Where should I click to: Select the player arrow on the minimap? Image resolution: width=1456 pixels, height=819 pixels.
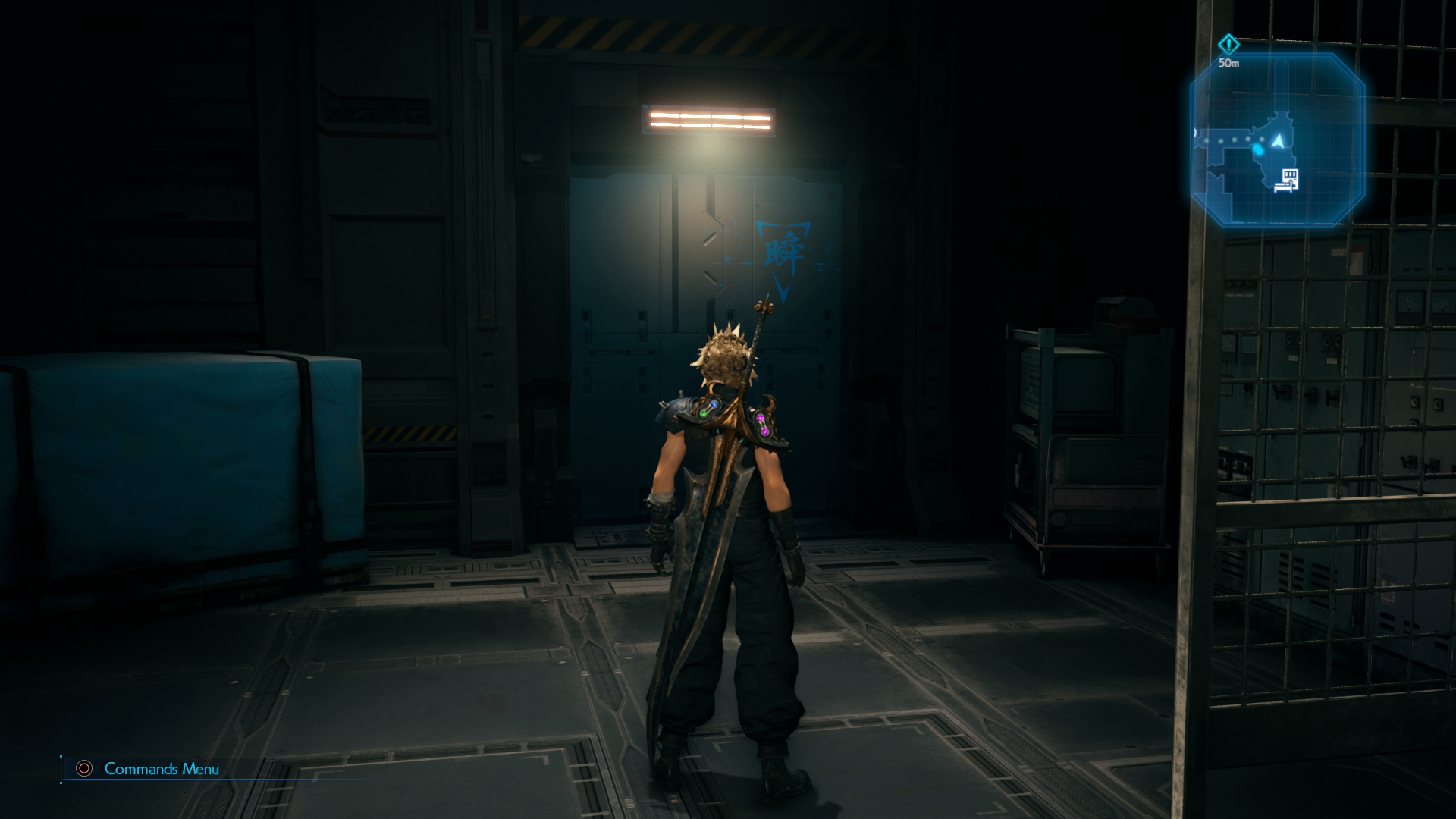pos(1279,141)
